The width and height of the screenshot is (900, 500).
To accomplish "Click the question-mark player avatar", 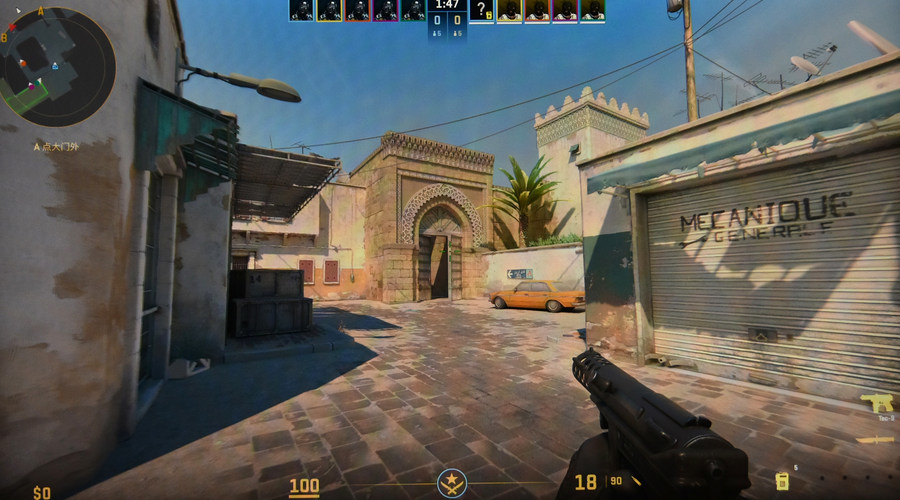I will coord(481,10).
